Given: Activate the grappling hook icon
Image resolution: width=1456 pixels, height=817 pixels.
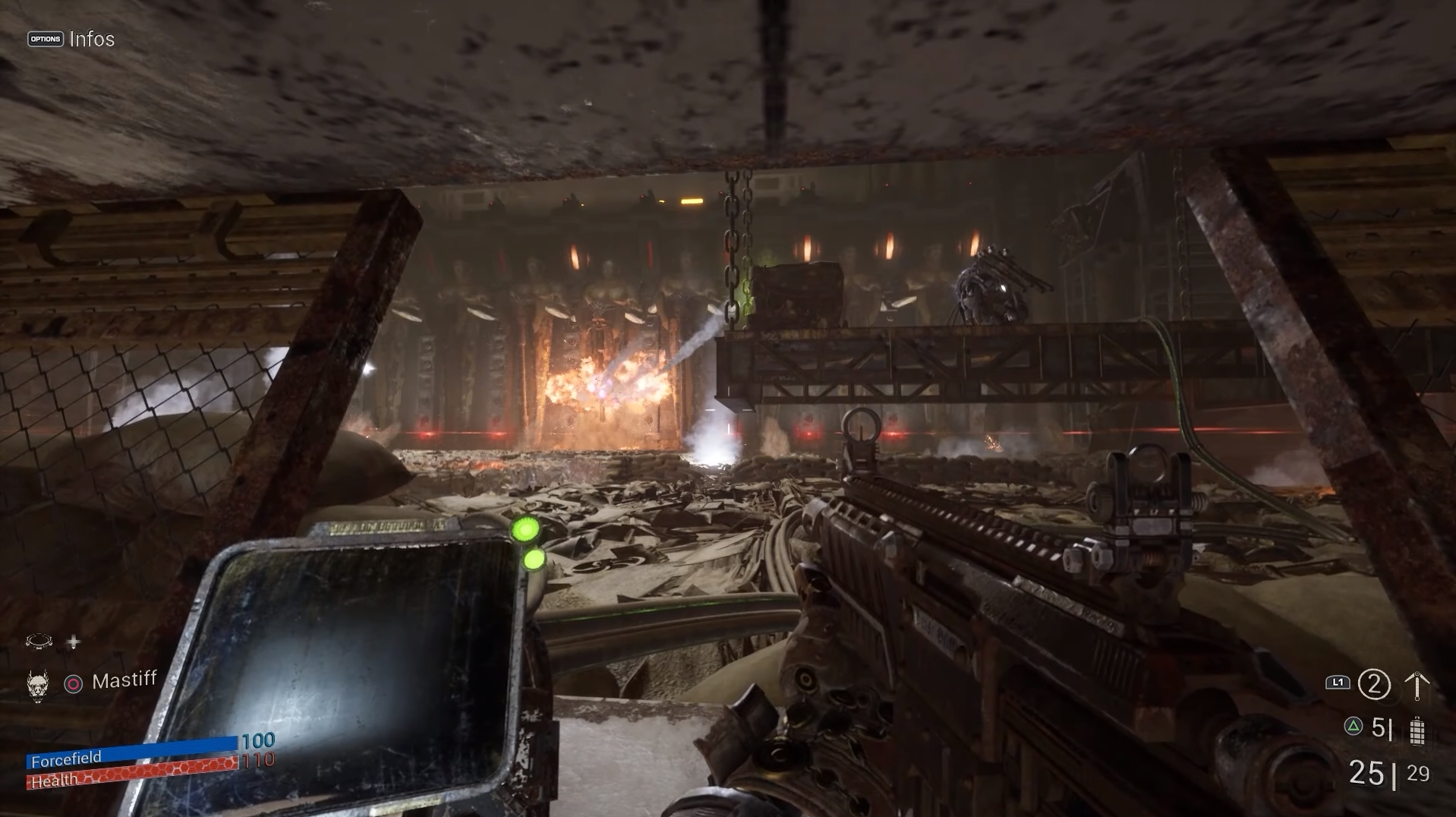Looking at the screenshot, I should point(1417,686).
